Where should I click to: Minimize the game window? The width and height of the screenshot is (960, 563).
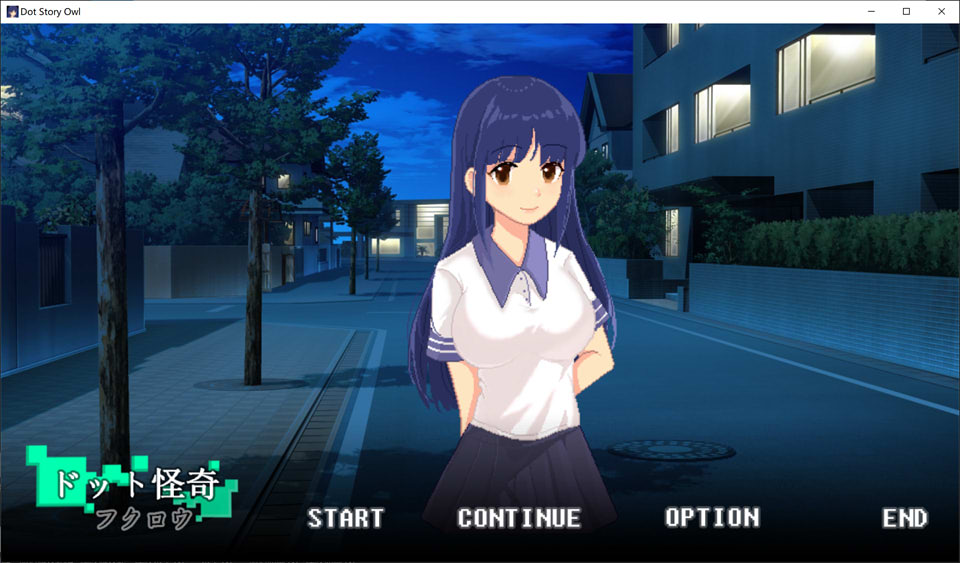coord(871,11)
